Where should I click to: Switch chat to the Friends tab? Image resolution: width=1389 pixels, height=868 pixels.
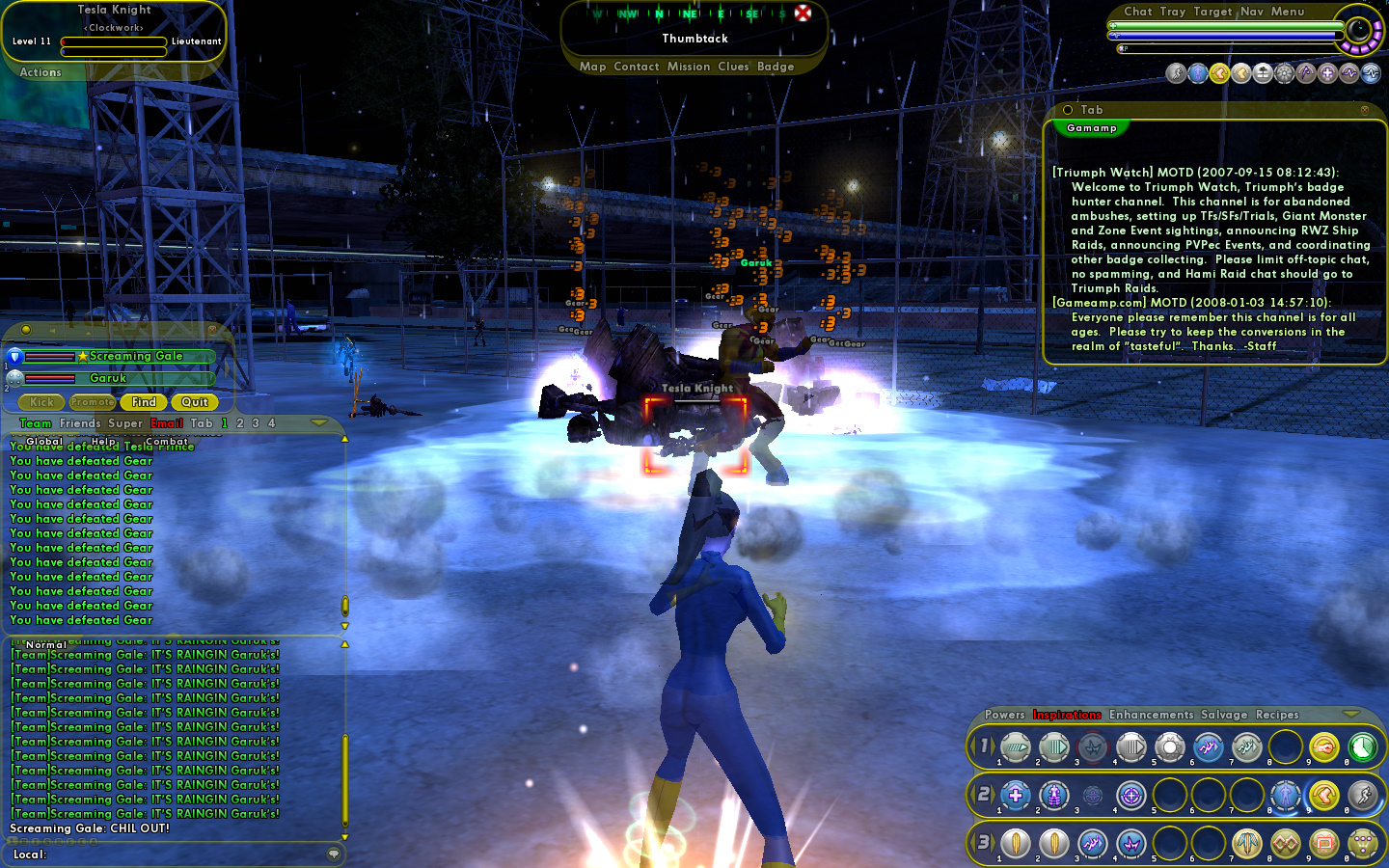(x=80, y=423)
